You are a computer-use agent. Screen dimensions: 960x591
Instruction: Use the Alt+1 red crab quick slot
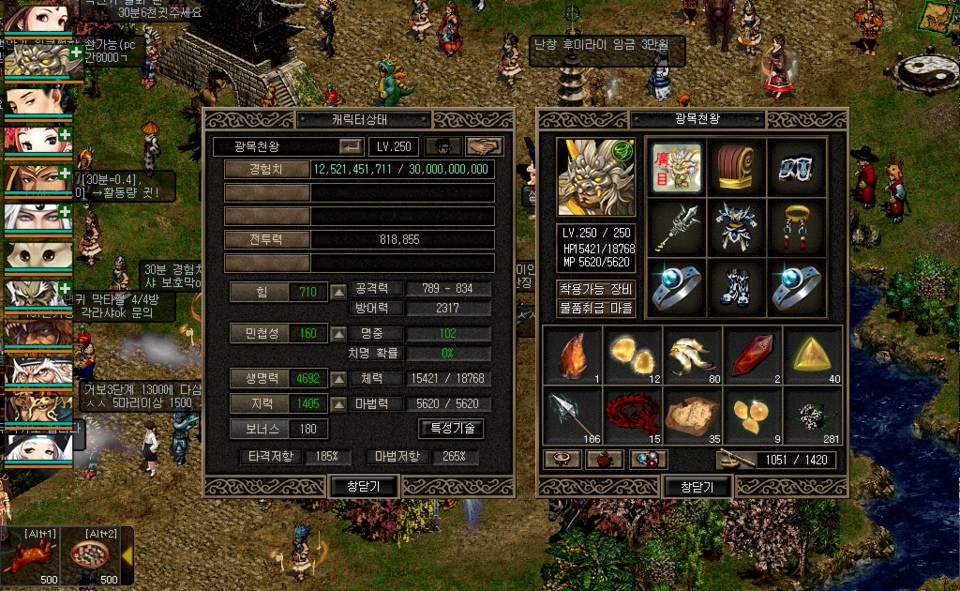(29, 557)
